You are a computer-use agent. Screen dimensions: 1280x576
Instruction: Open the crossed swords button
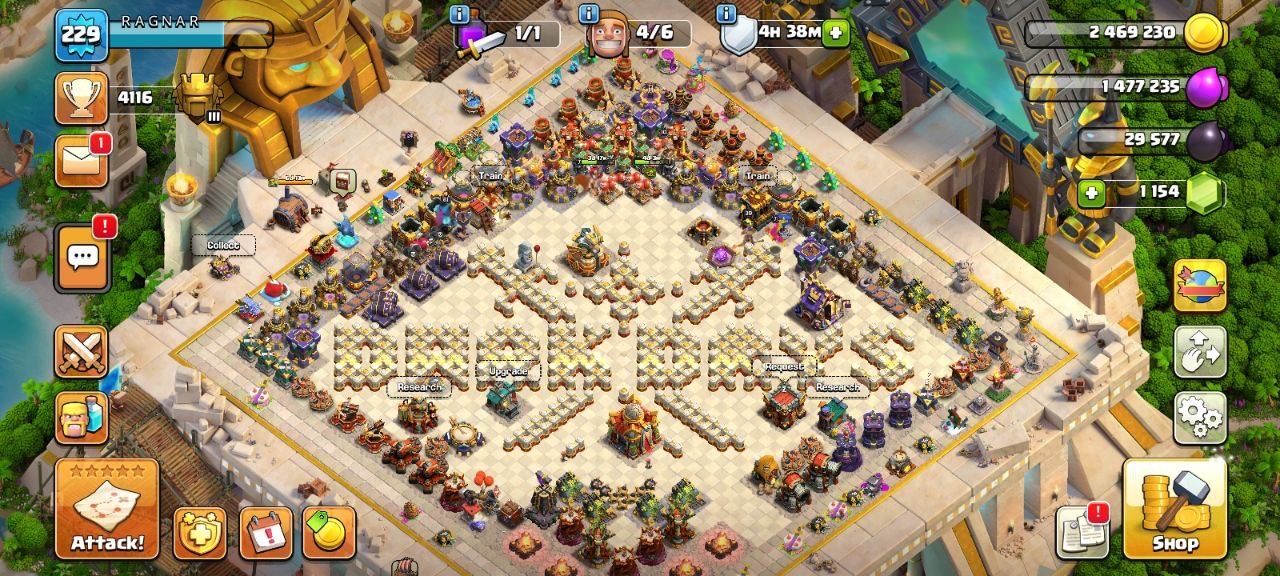click(81, 351)
